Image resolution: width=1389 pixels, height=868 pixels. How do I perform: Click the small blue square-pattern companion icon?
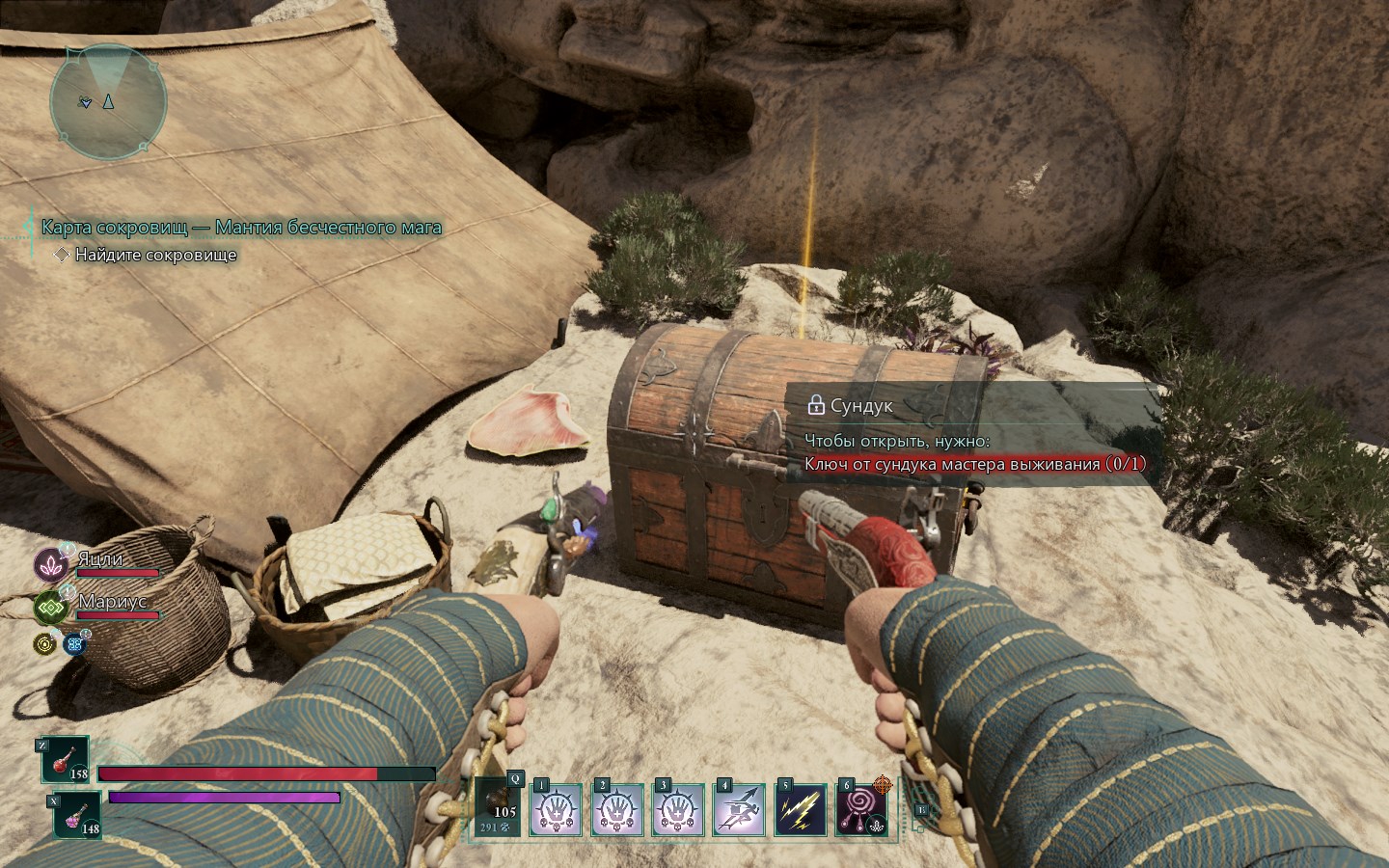click(x=74, y=643)
